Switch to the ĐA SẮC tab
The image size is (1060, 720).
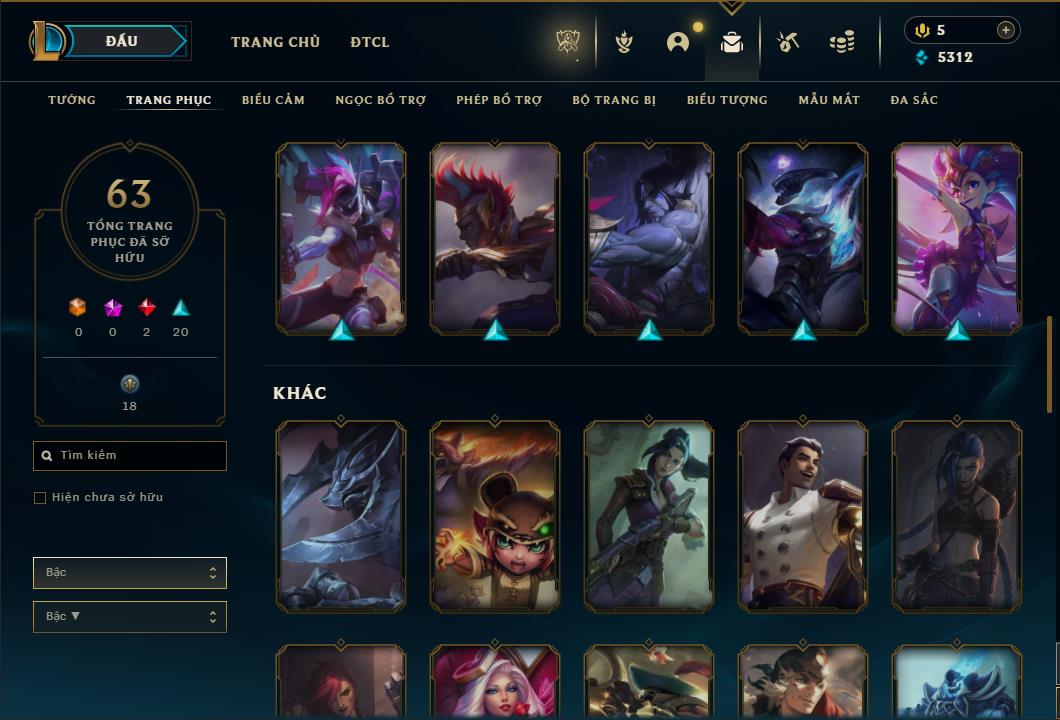click(x=914, y=100)
